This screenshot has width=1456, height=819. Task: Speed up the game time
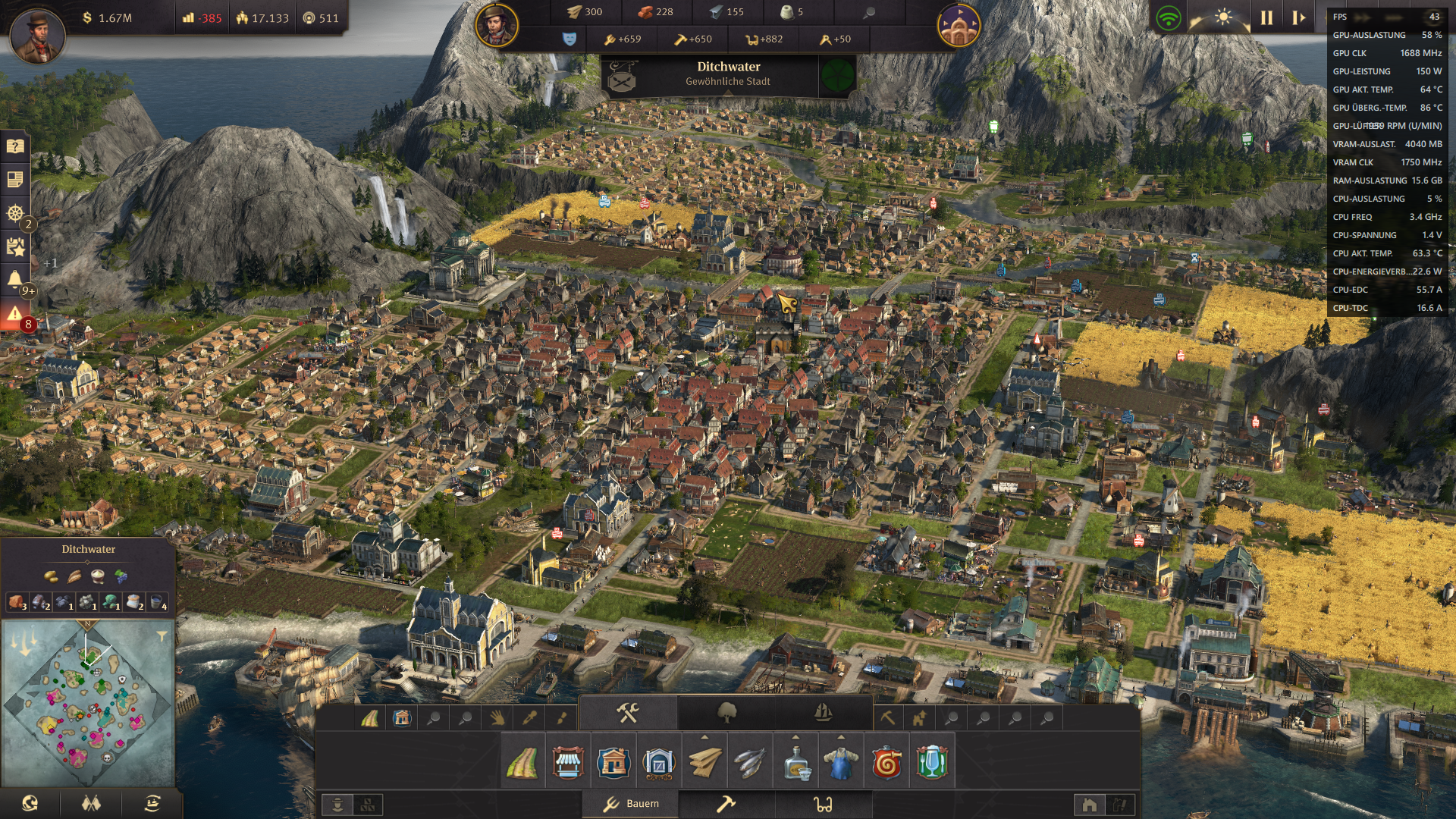(1298, 17)
